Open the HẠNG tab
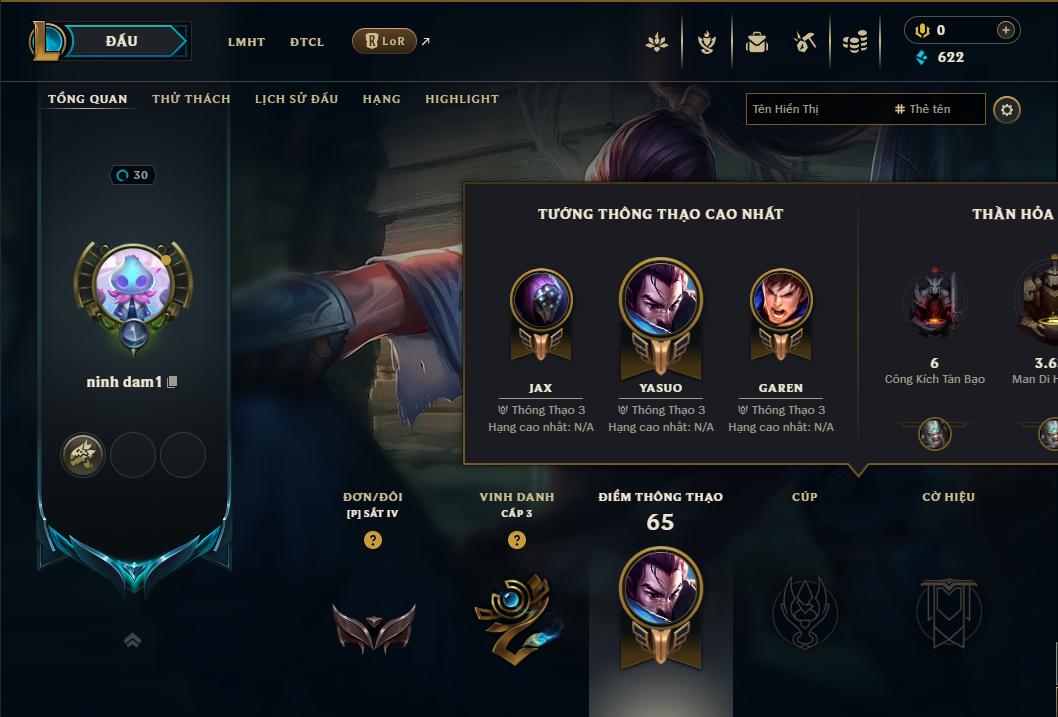This screenshot has height=717, width=1058. (x=381, y=99)
